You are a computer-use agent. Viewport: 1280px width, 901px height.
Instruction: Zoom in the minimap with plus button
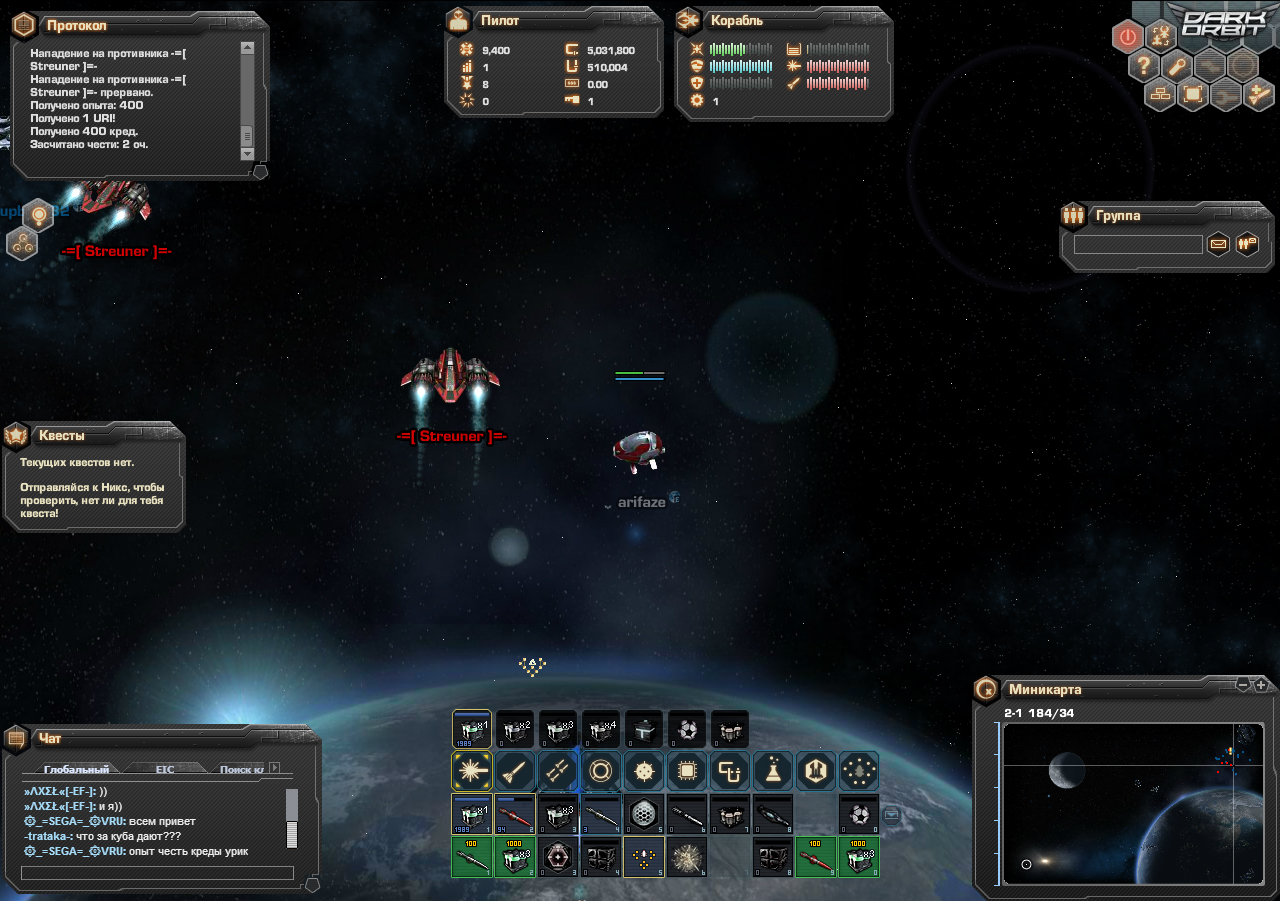(1261, 685)
